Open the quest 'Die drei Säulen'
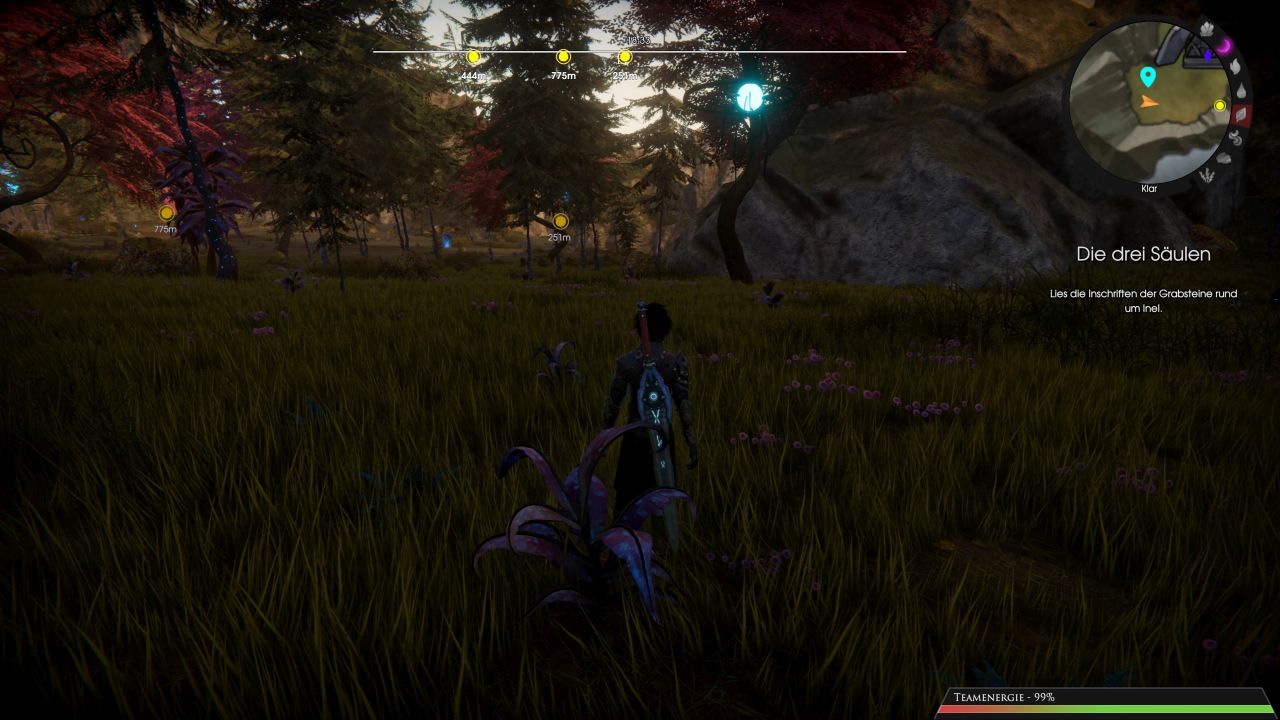This screenshot has height=720, width=1280. click(x=1144, y=254)
